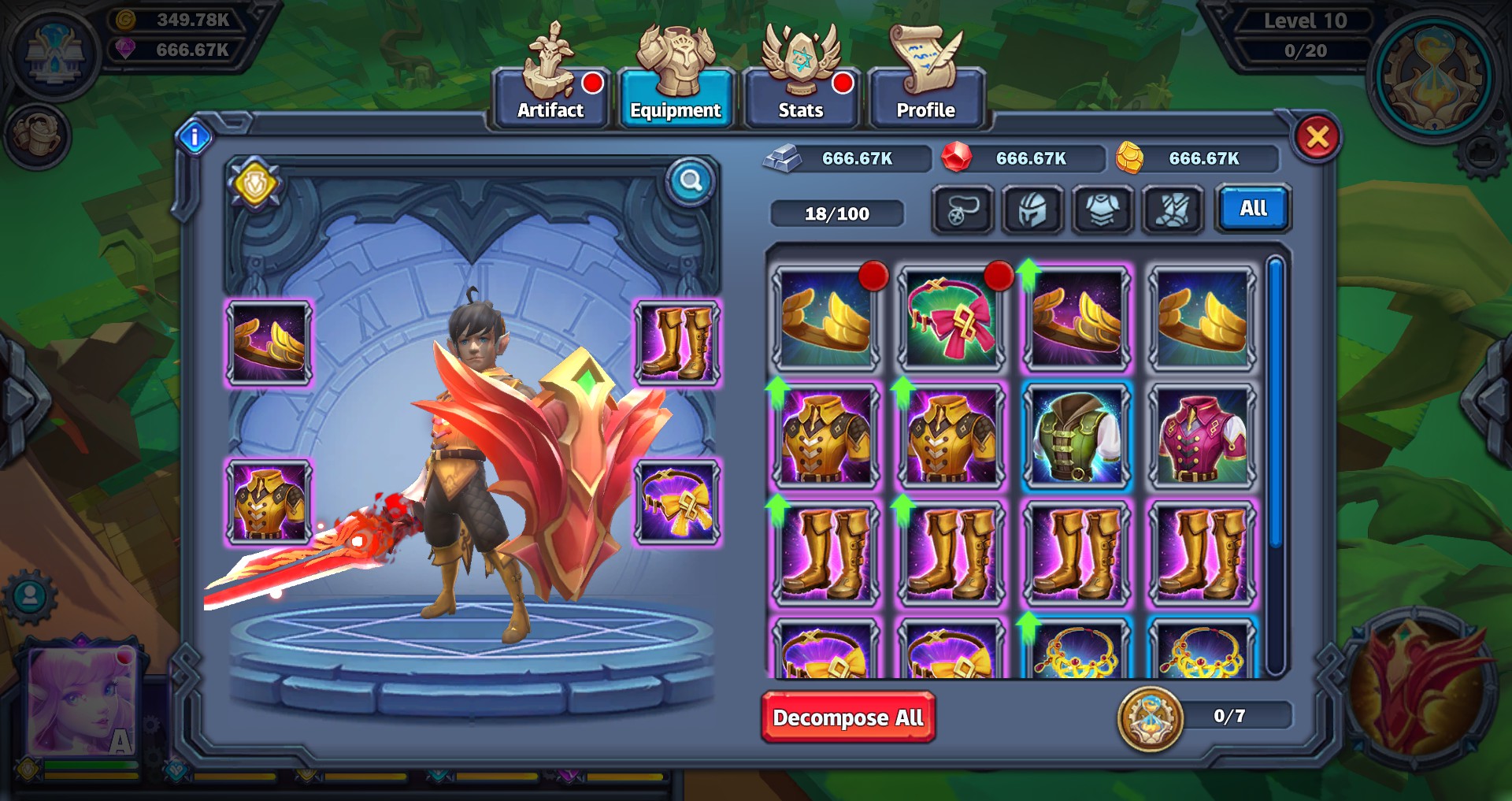Switch to the Artifact tab
The image size is (1512, 801).
point(550,98)
